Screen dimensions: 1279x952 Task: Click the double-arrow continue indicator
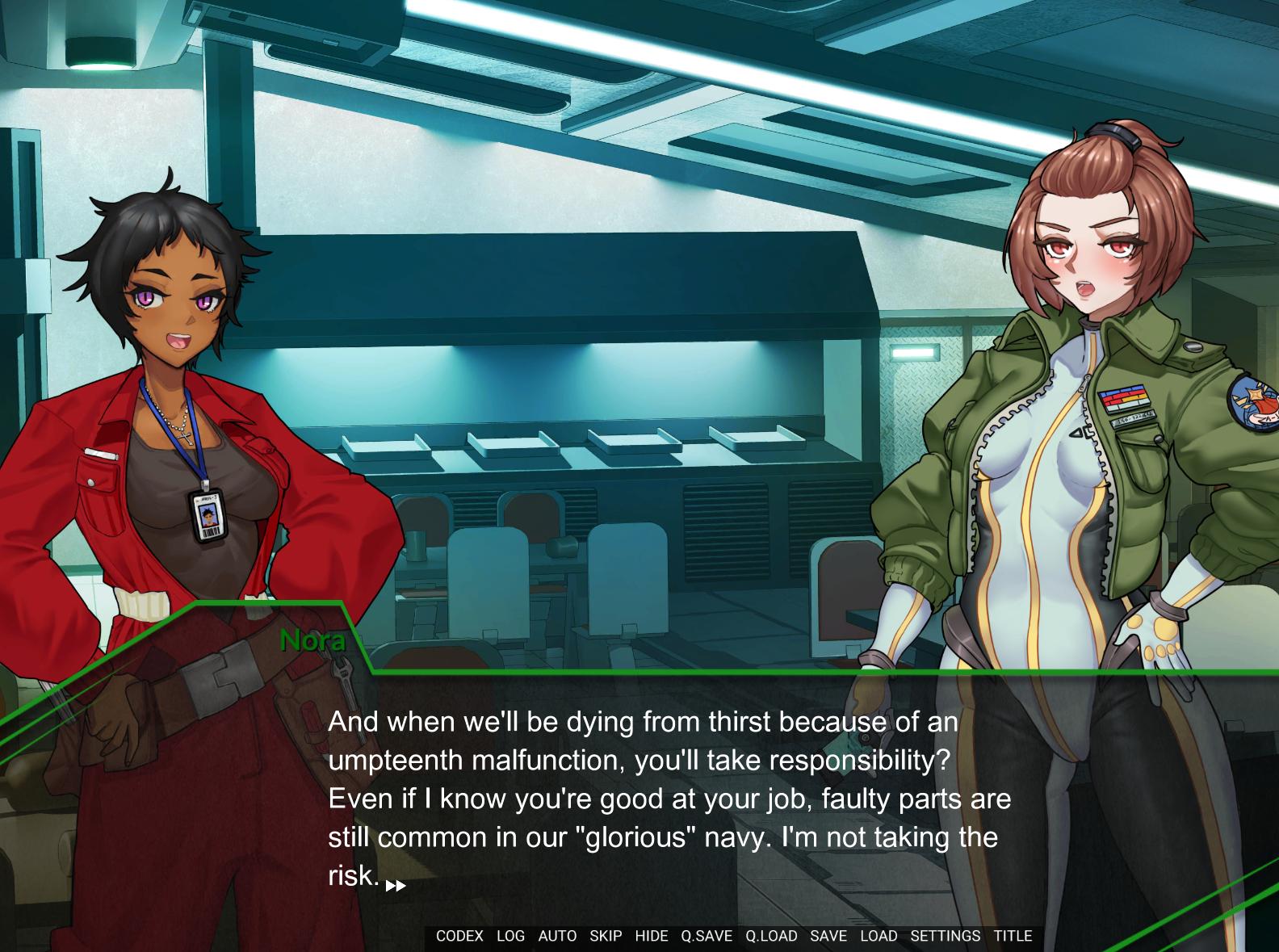tap(396, 886)
